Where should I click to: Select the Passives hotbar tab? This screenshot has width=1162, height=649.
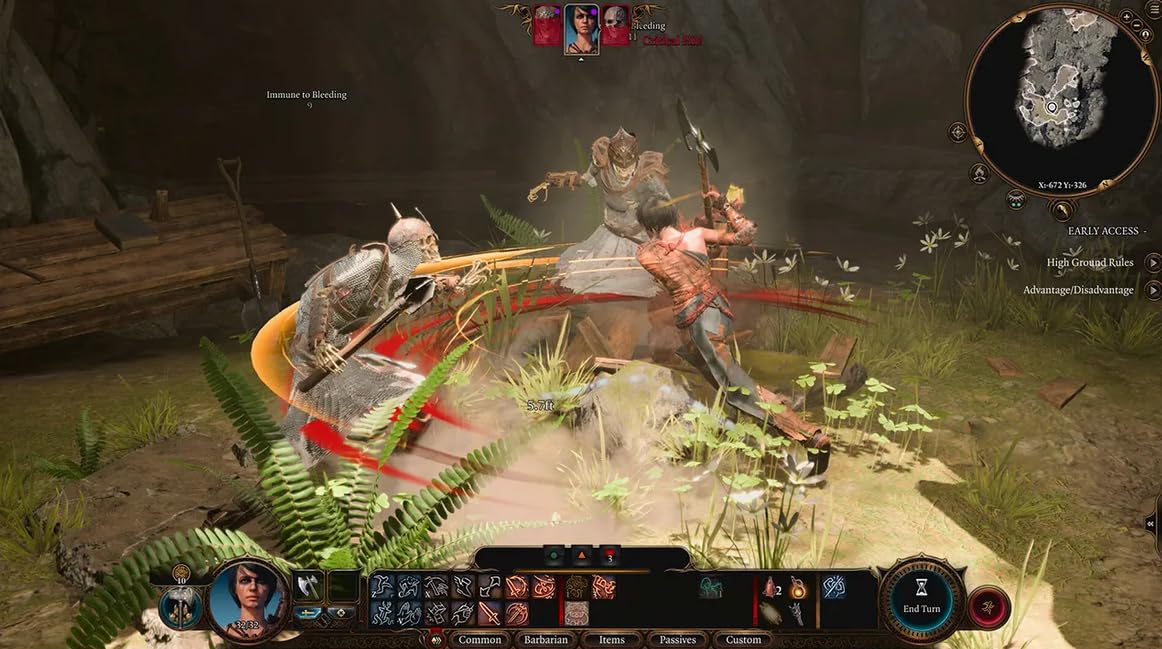678,639
